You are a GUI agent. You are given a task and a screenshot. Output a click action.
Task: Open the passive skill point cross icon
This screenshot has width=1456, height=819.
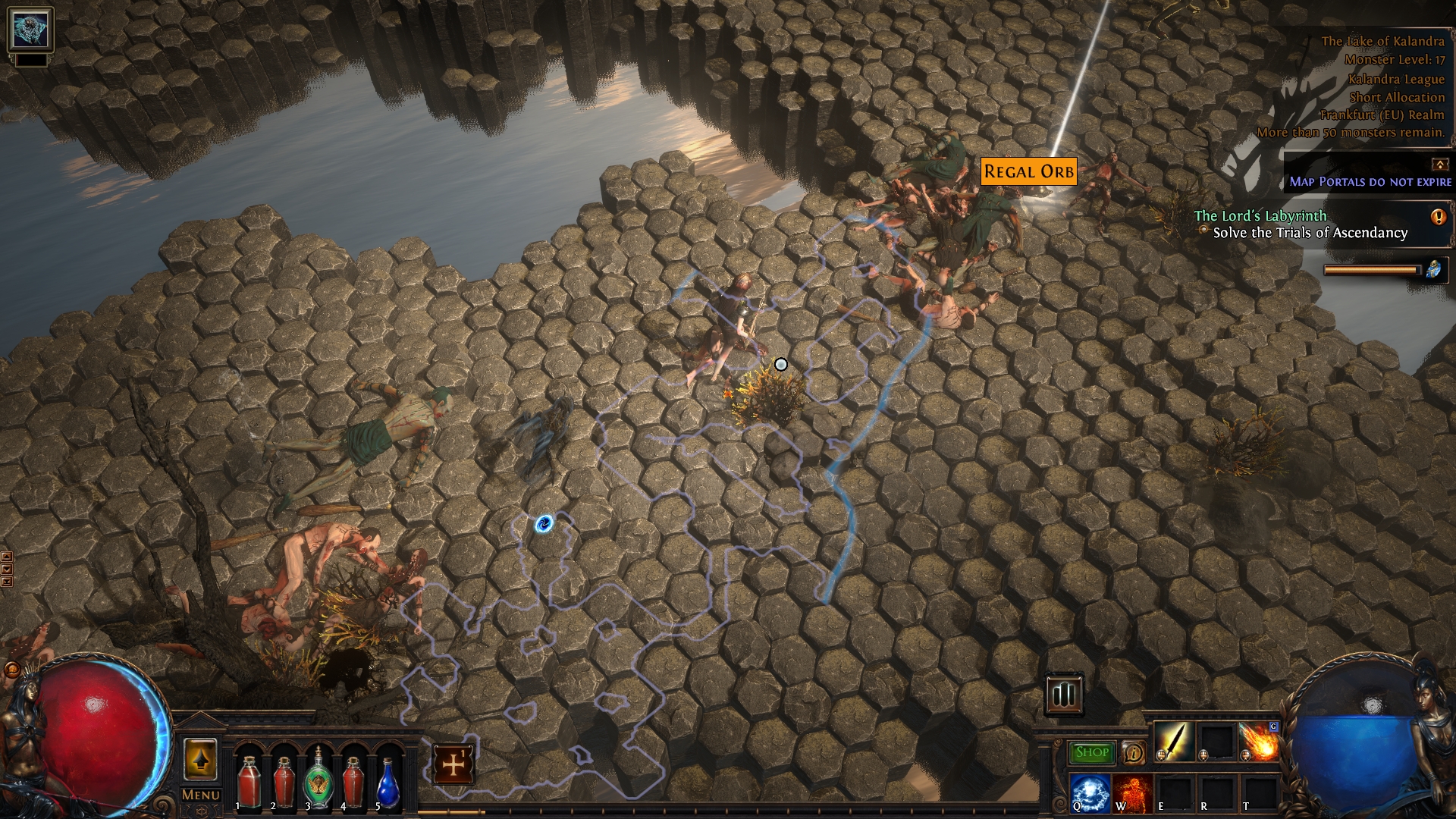(x=453, y=764)
